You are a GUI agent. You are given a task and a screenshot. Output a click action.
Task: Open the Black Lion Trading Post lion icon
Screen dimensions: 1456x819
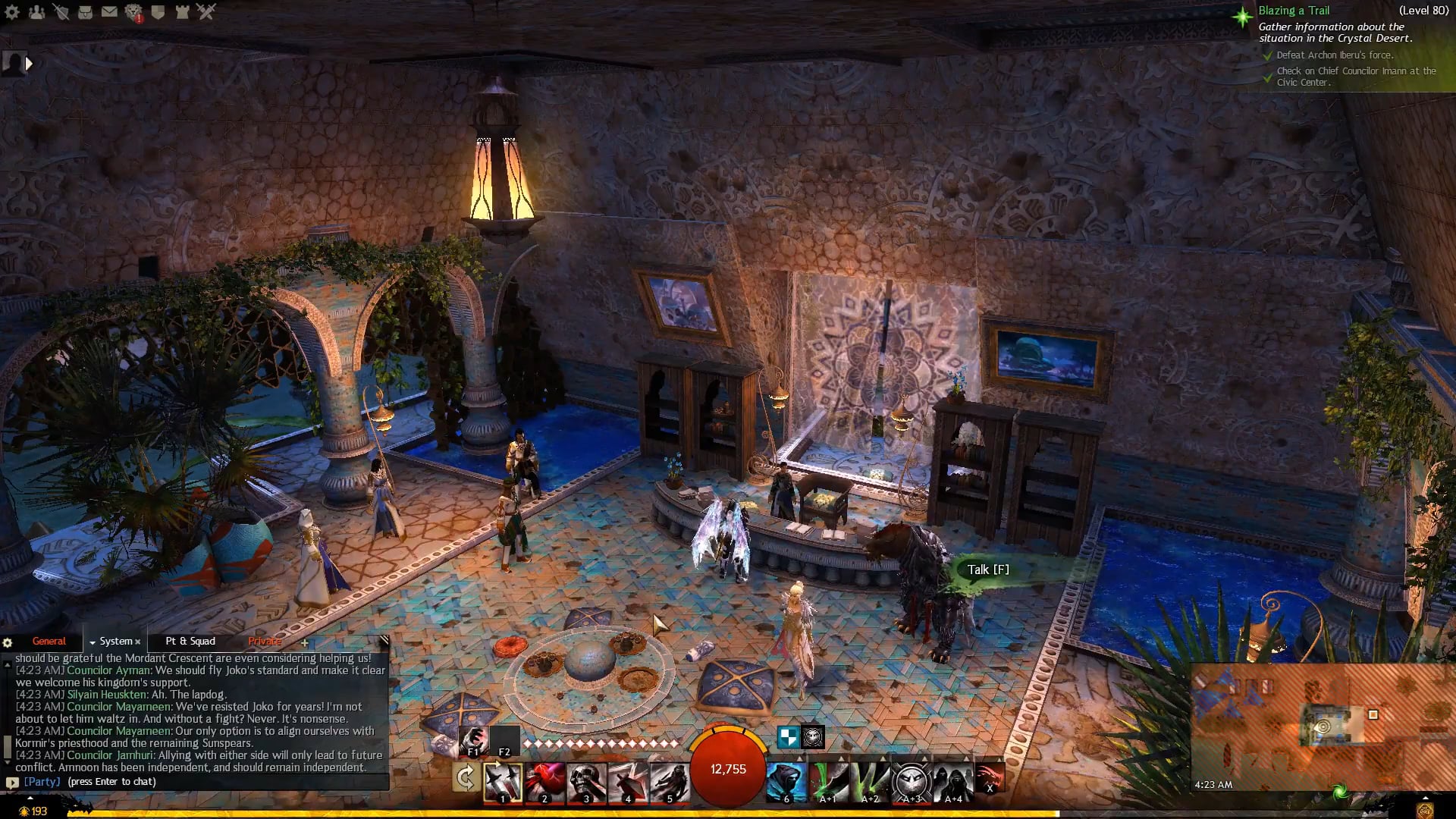pyautogui.click(x=133, y=12)
